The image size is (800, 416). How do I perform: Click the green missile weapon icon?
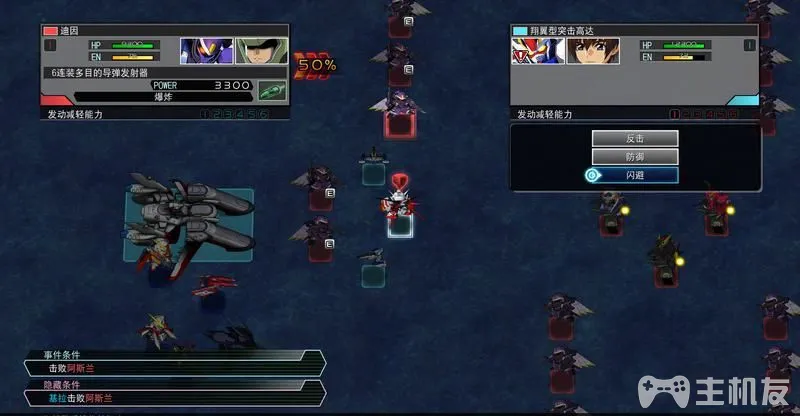coord(270,90)
